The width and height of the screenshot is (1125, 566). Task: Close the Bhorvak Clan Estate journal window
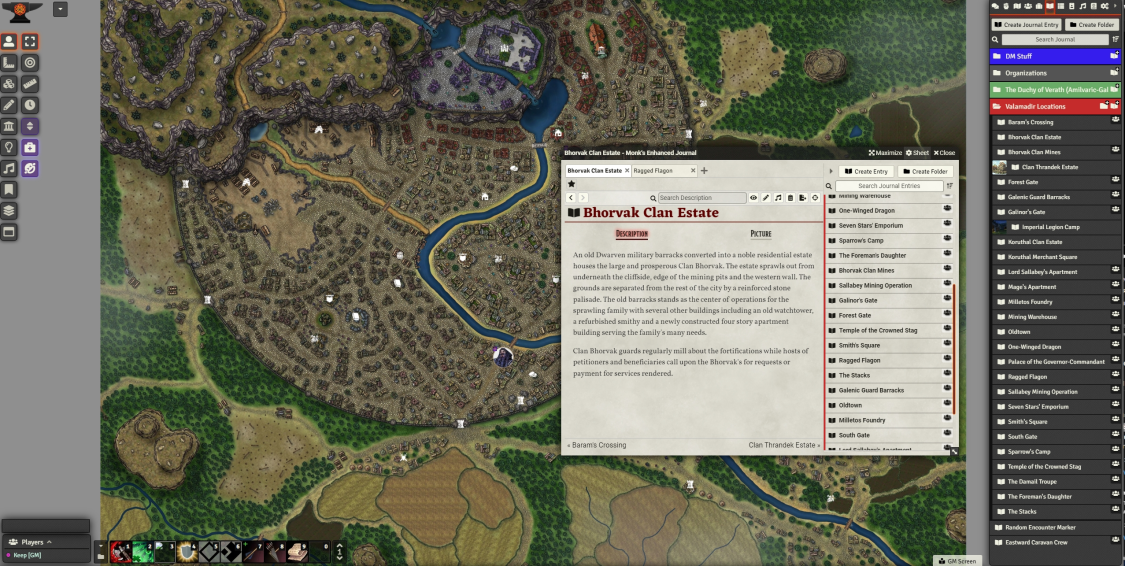(944, 153)
